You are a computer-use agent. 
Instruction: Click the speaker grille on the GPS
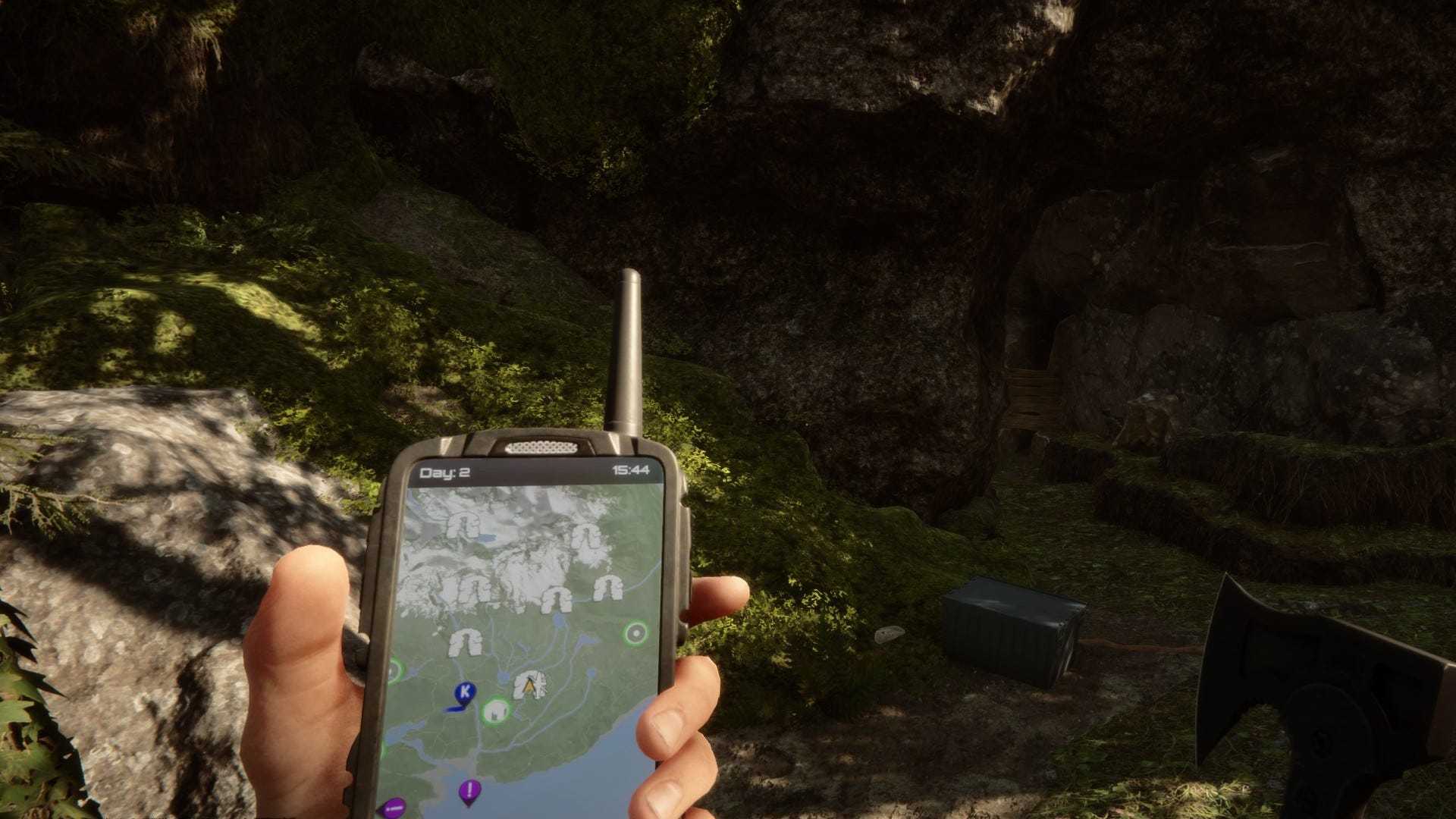542,447
